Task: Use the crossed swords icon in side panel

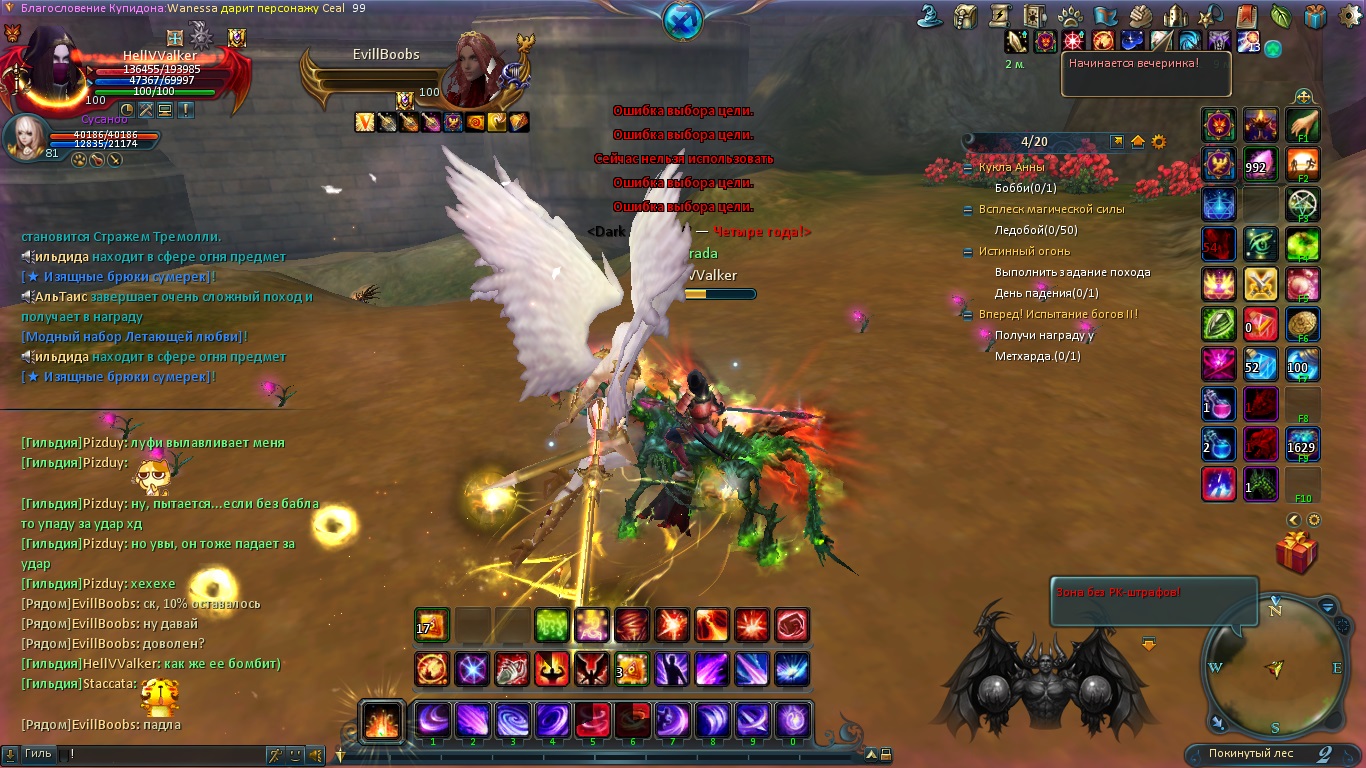Action: (x=1260, y=285)
